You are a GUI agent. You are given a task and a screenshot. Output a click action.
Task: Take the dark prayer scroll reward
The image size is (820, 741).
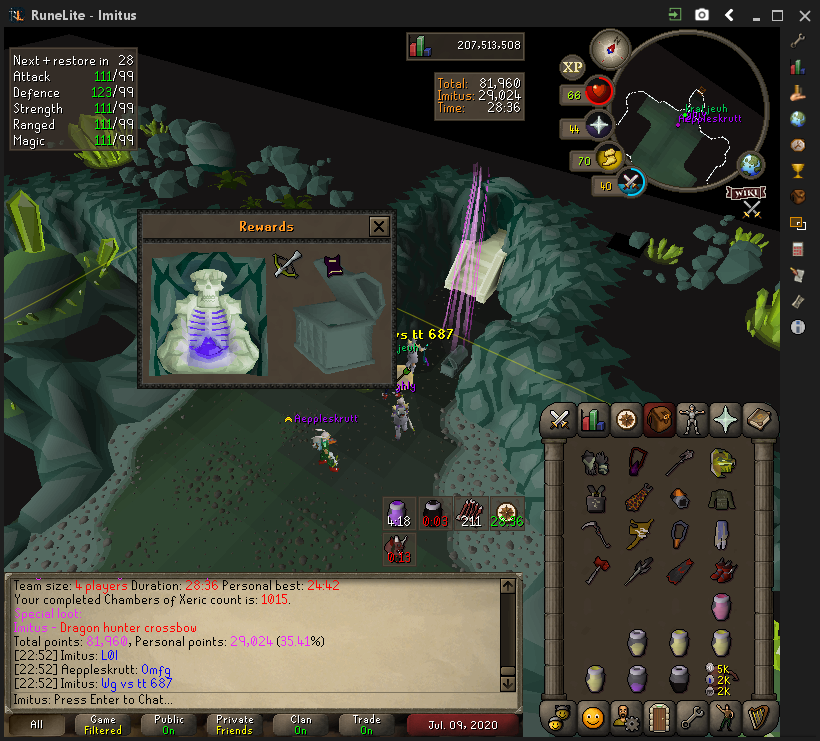pos(333,266)
